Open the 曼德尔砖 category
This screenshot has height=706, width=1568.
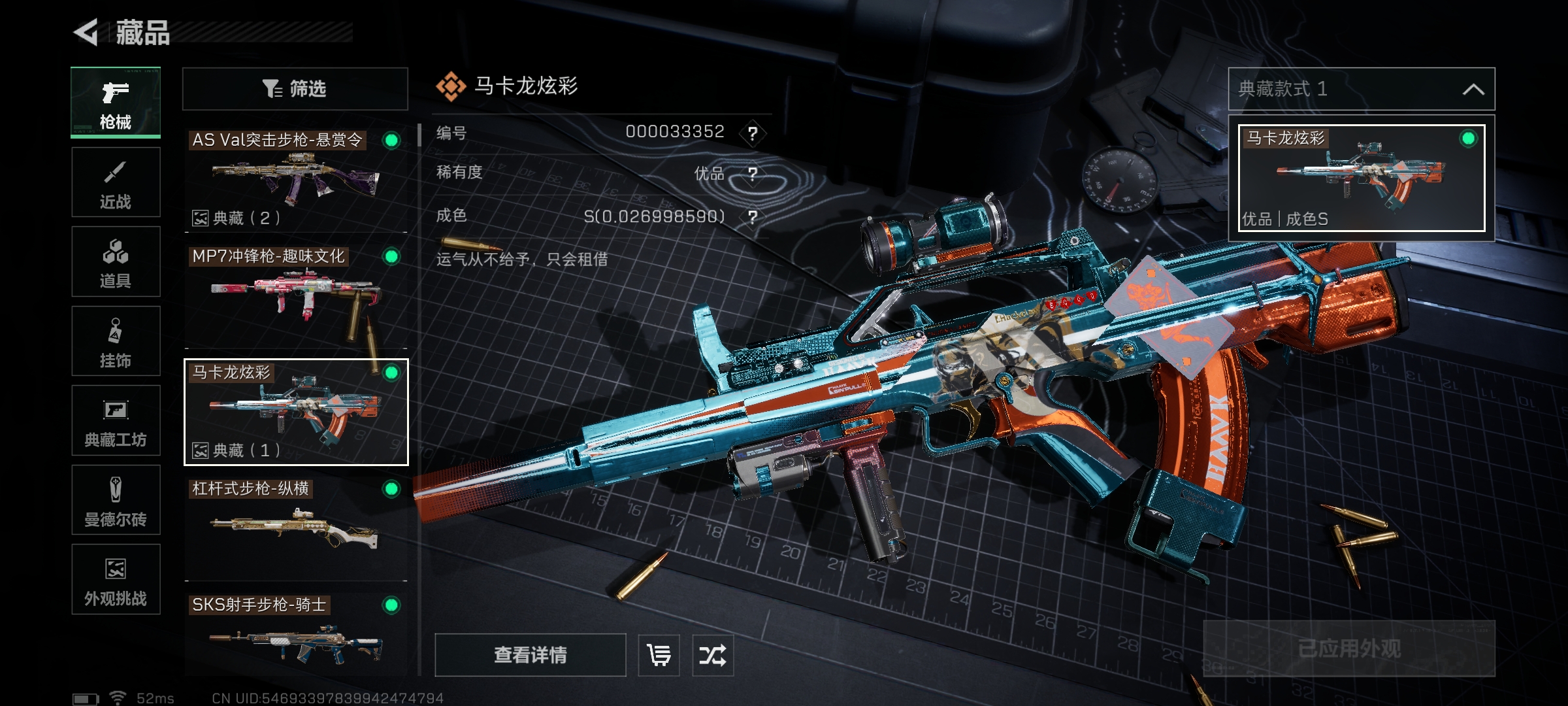point(116,500)
